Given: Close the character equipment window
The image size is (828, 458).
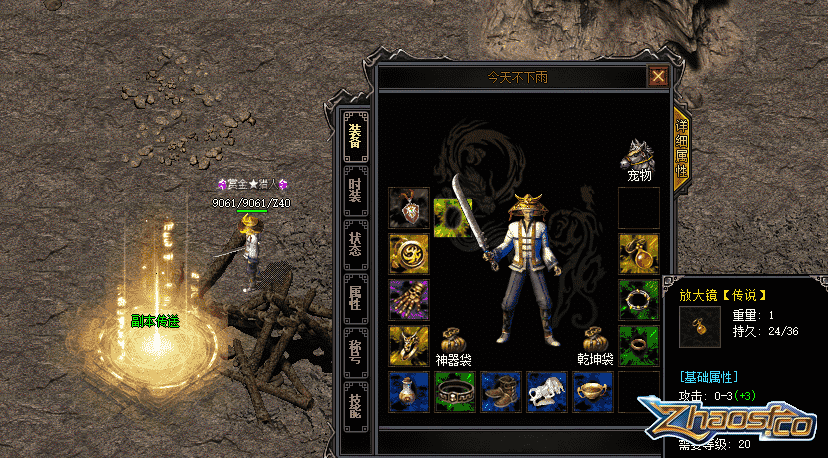Looking at the screenshot, I should coord(658,76).
